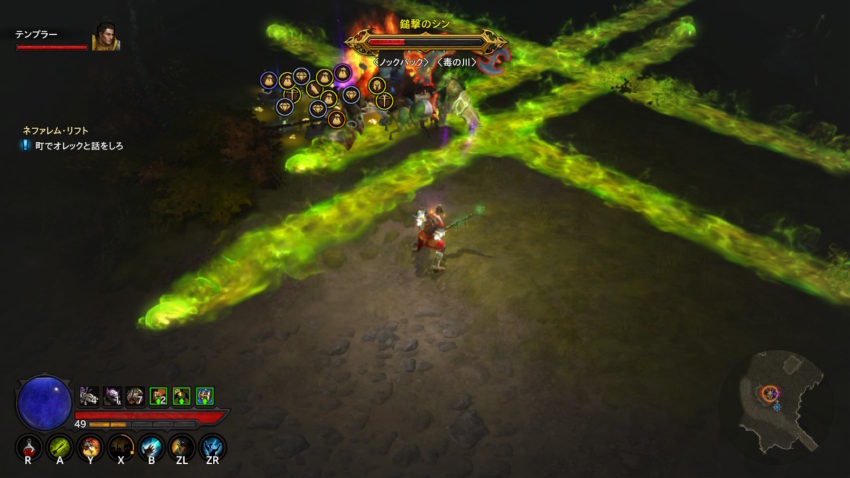Screen dimensions: 850x478
Task: Select the red health potion skill slot
Action: point(29,447)
